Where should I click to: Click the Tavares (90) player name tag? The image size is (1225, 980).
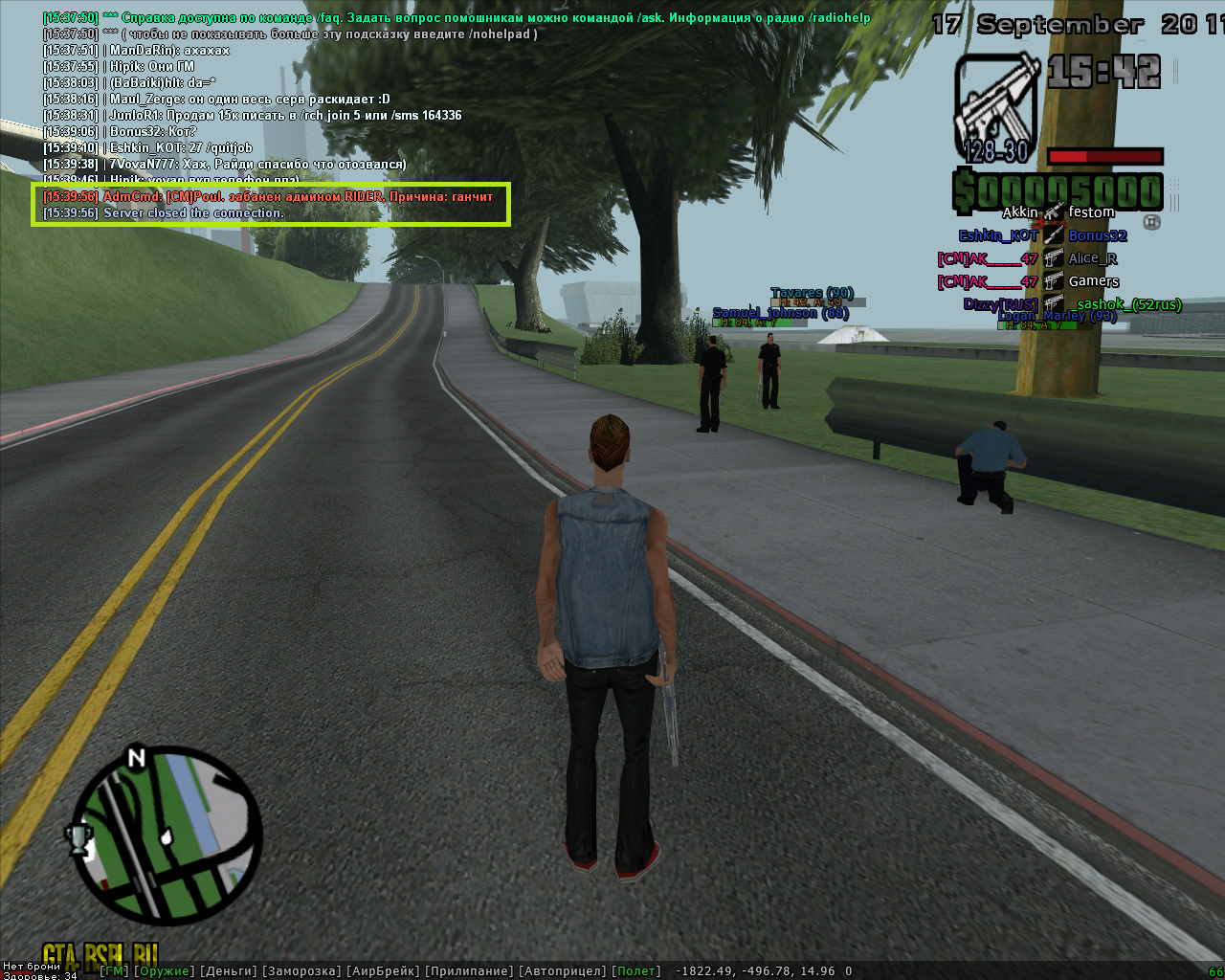click(x=812, y=293)
